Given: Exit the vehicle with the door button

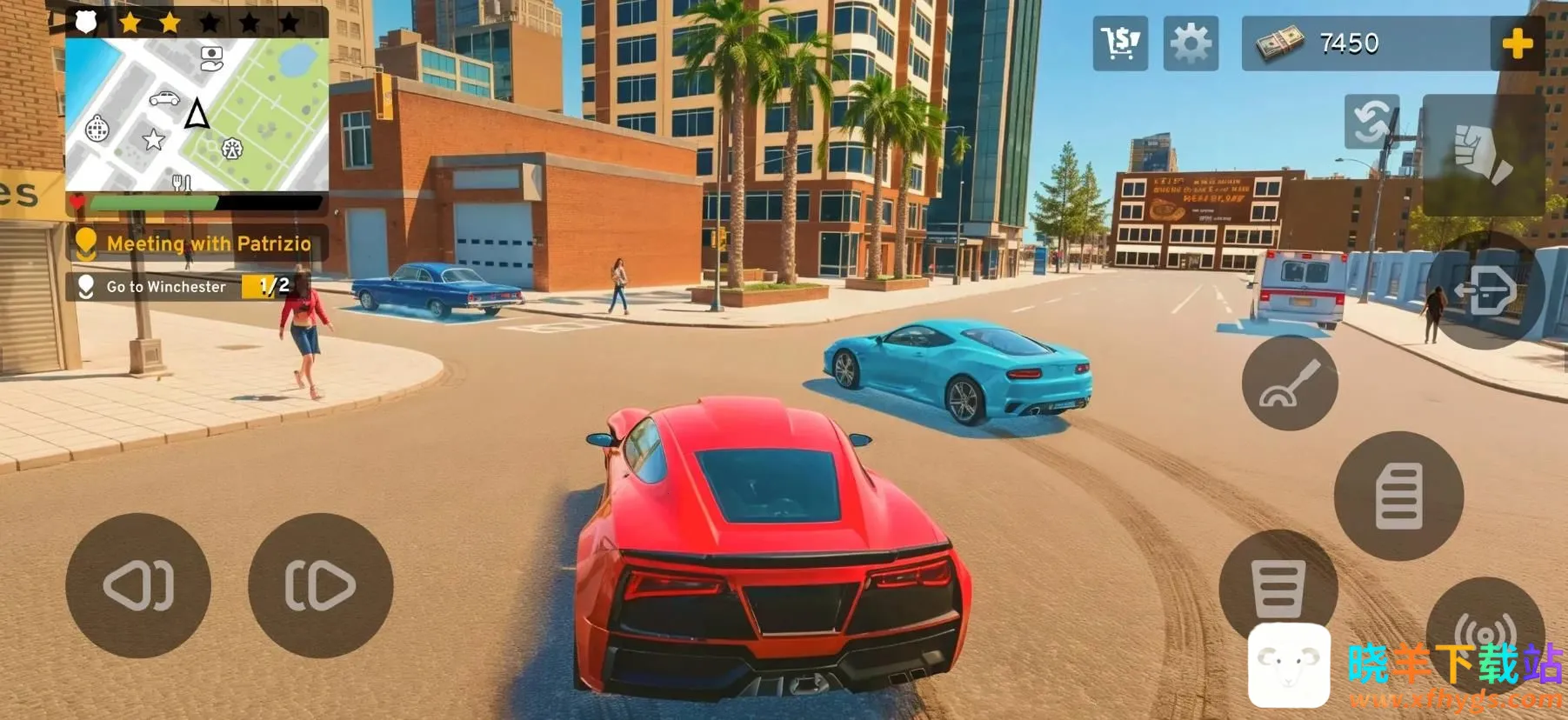Looking at the screenshot, I should [1485, 291].
